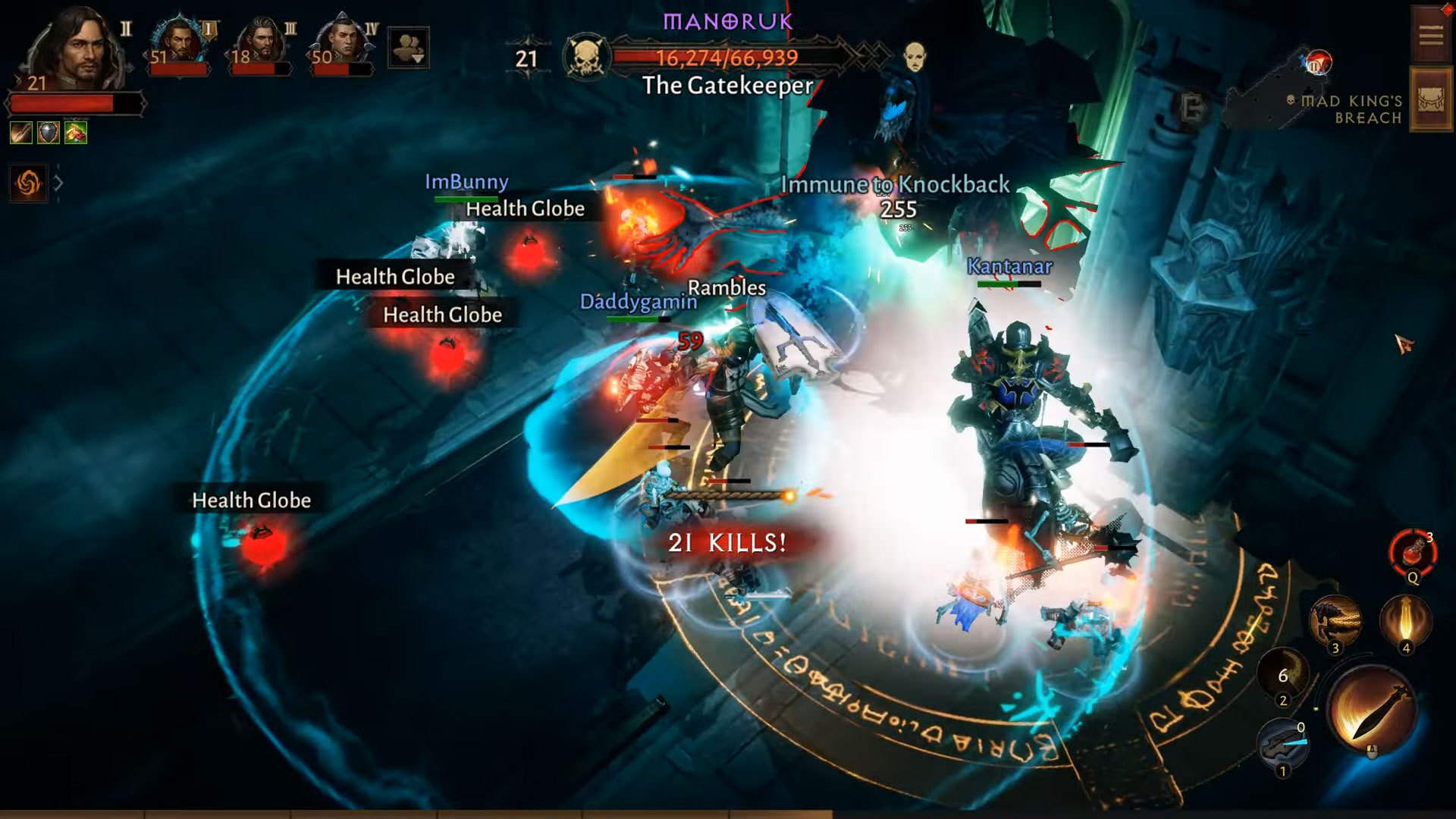
Task: Activate the flaming sword primary attack
Action: pyautogui.click(x=1372, y=710)
